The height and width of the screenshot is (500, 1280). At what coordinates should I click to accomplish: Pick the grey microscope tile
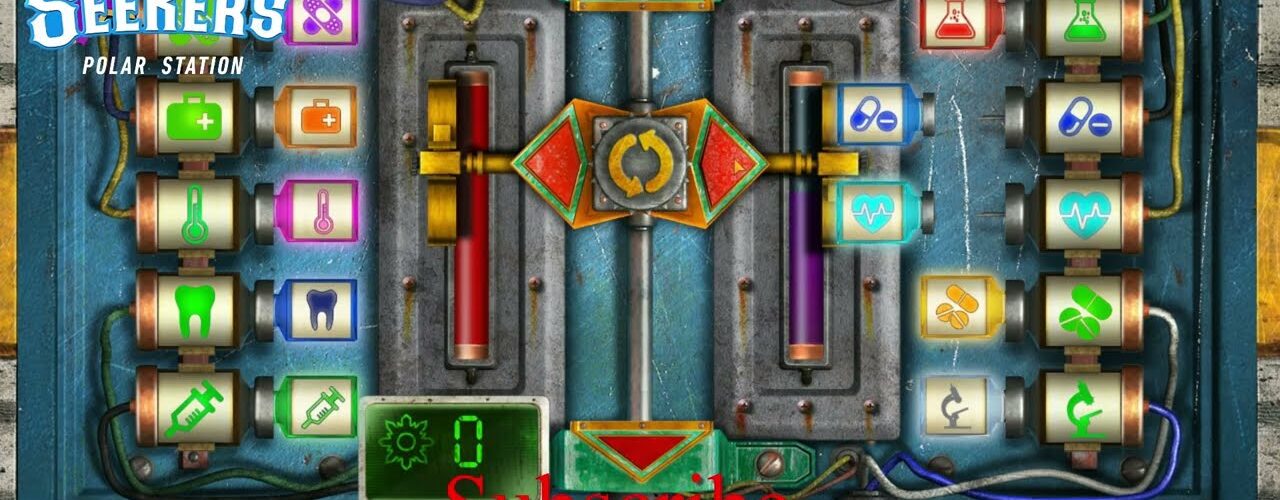[956, 405]
